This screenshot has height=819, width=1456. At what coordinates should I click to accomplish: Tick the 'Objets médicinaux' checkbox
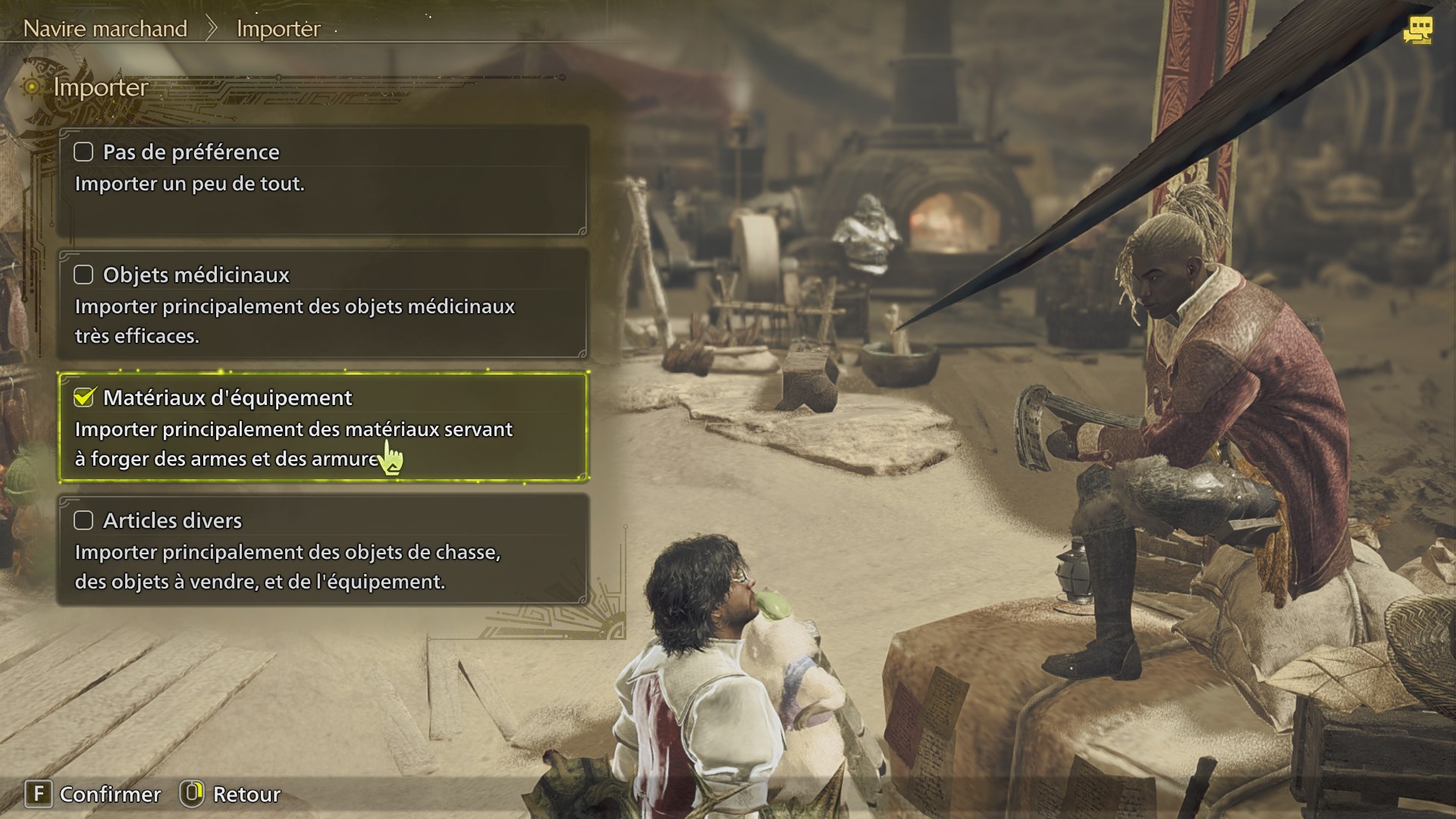83,275
